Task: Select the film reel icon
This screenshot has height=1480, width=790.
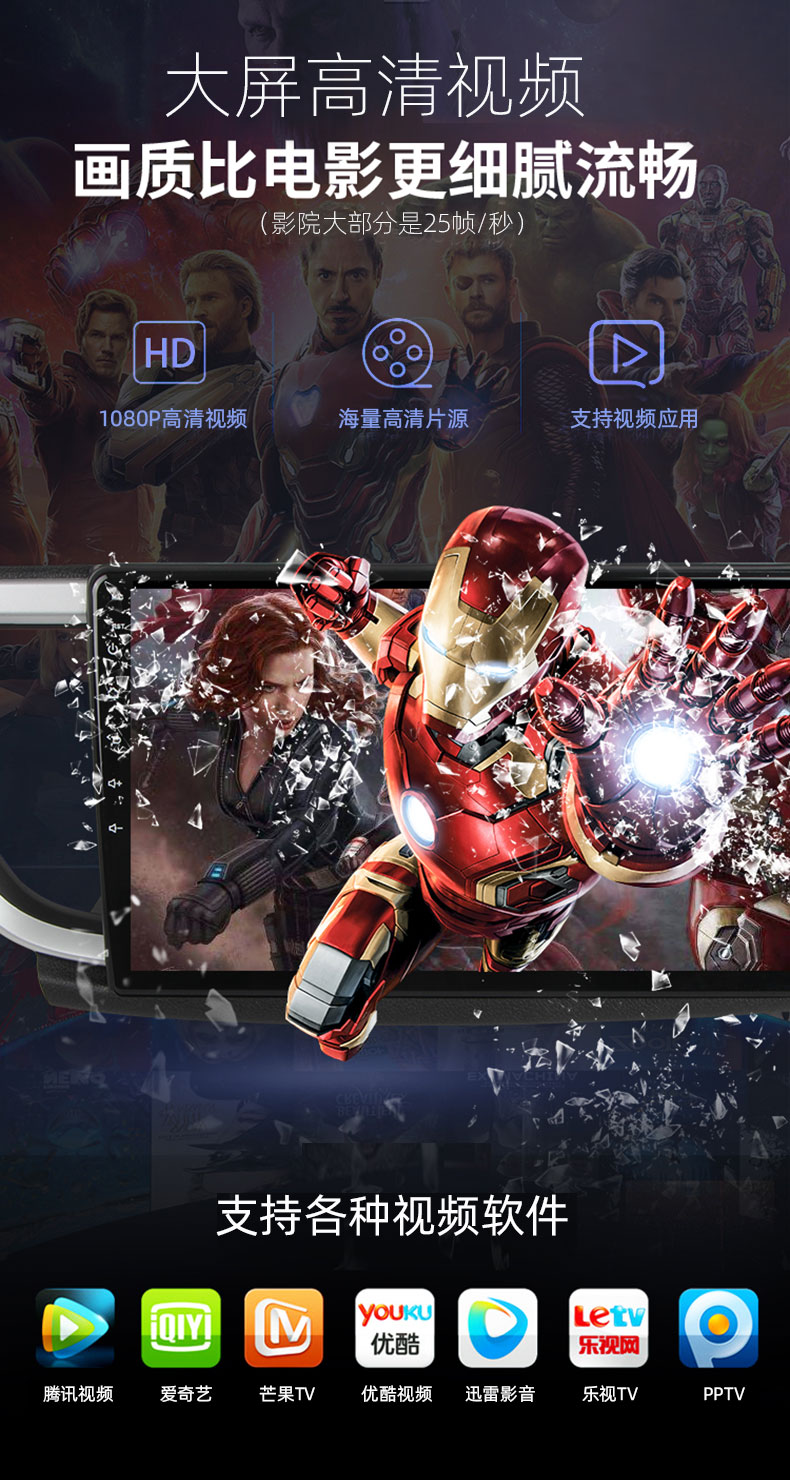Action: pos(397,352)
